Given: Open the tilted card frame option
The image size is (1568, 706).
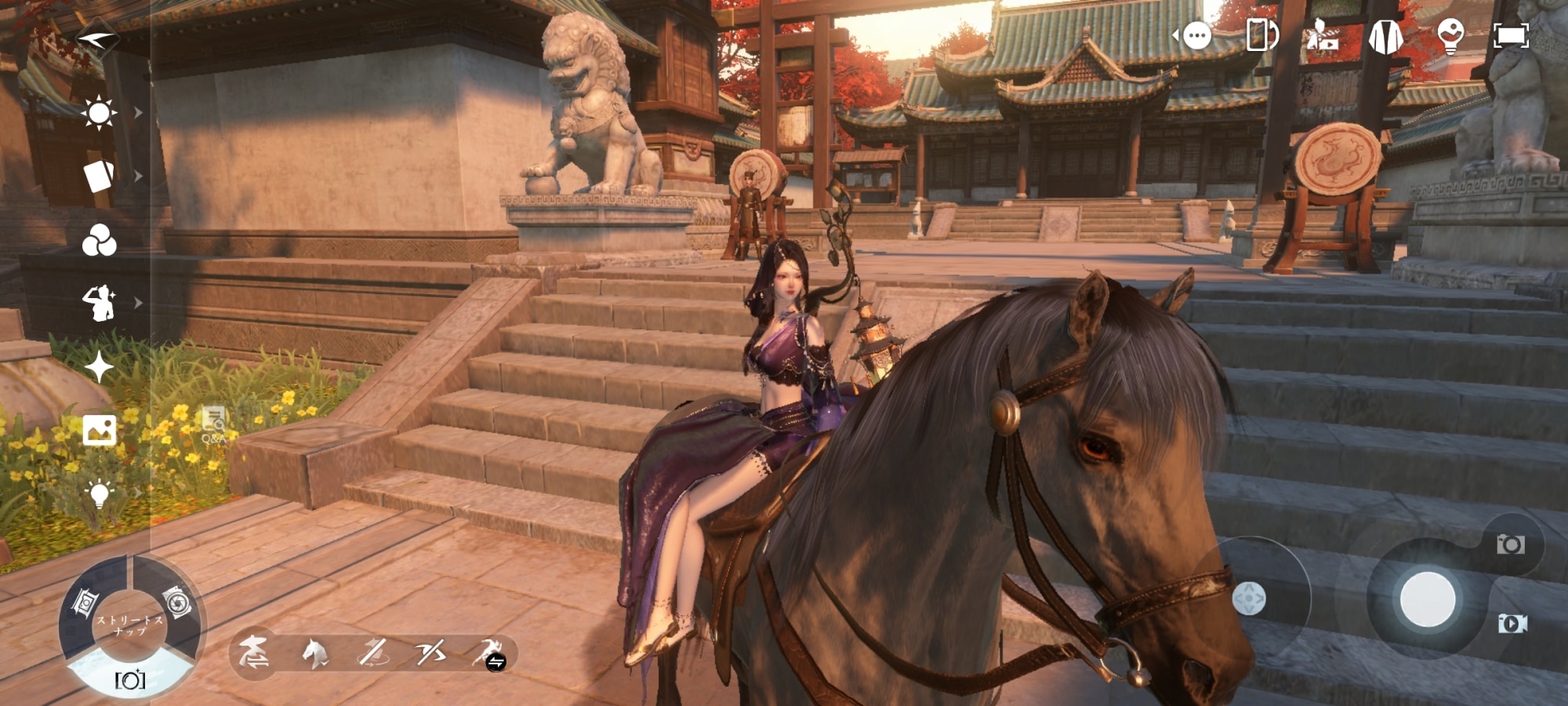Looking at the screenshot, I should coord(99,176).
